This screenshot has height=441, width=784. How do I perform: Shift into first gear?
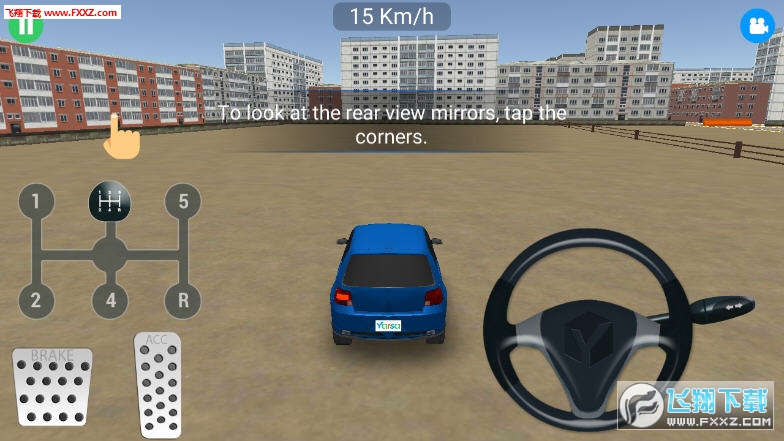36,202
